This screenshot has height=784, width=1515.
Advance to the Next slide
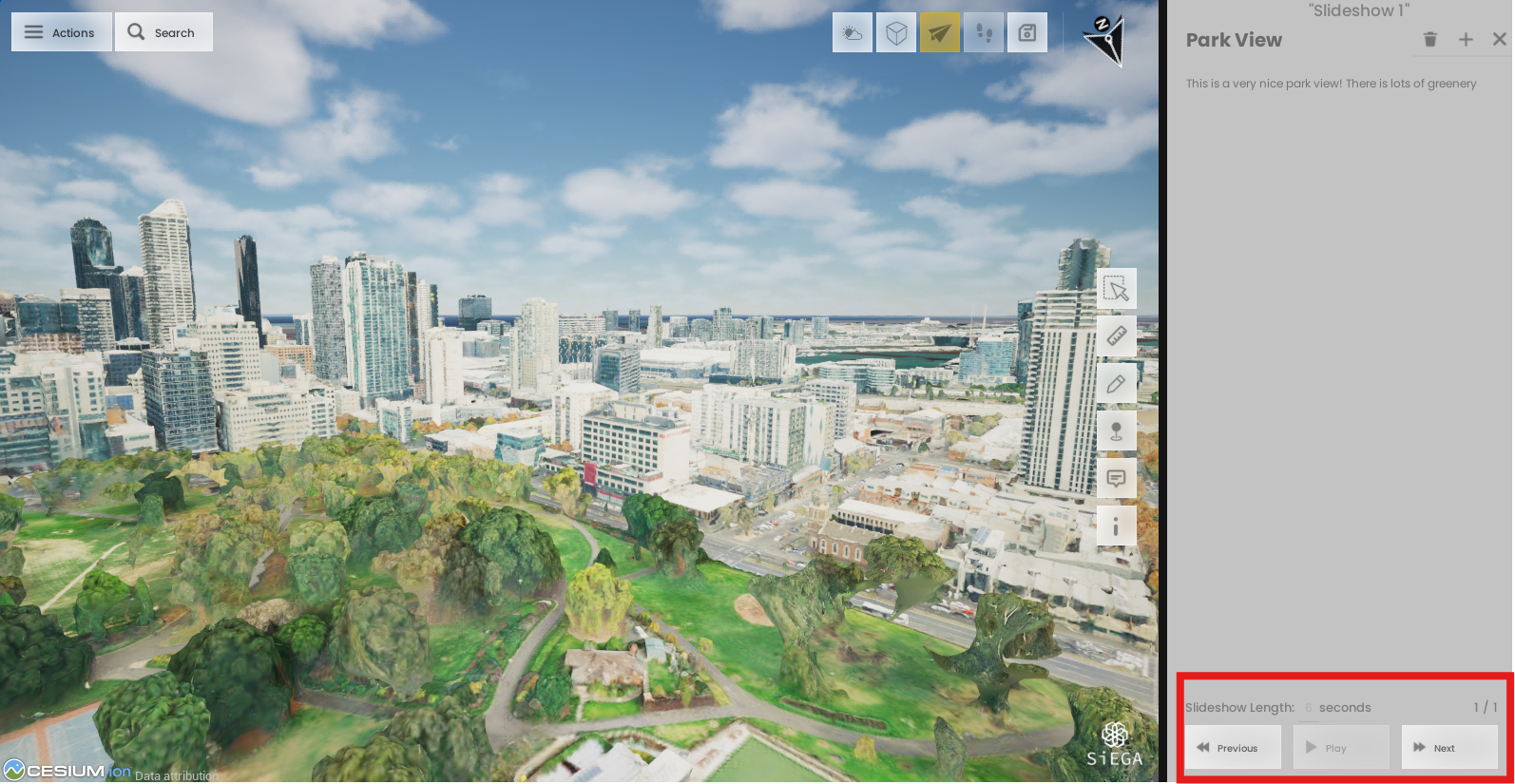coord(1449,748)
